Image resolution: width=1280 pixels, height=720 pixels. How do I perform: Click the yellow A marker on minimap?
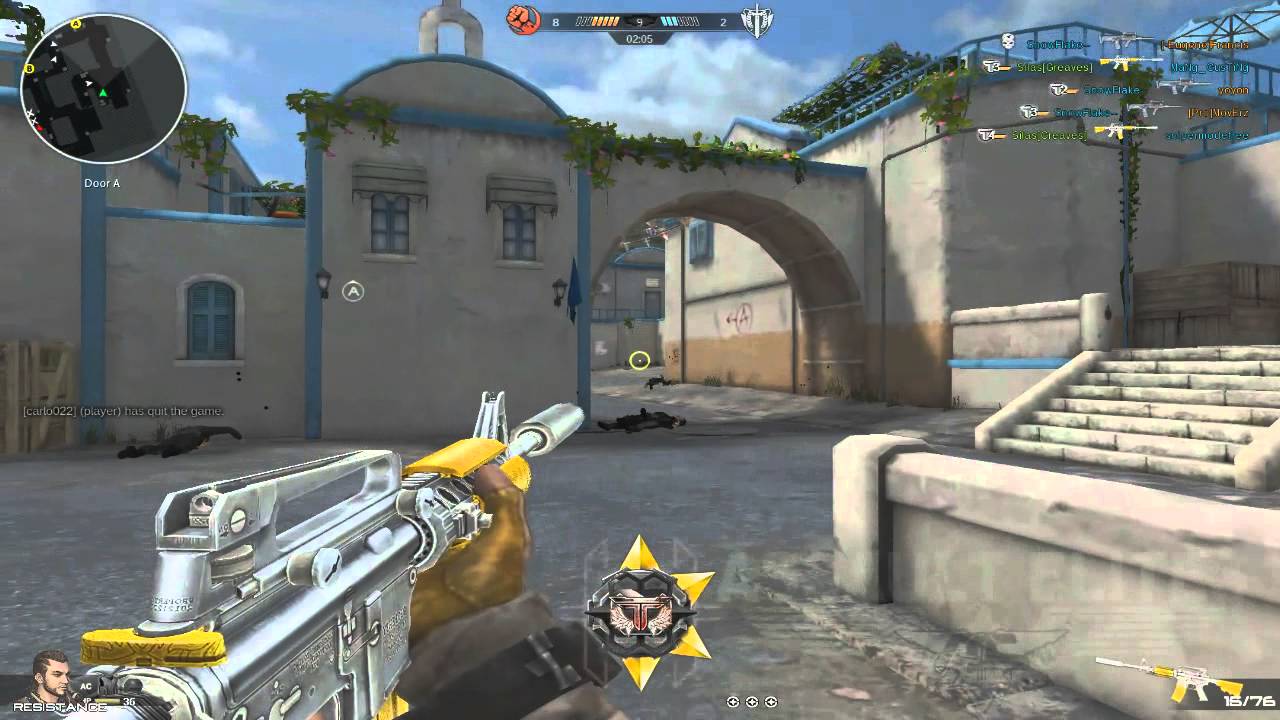pos(77,23)
